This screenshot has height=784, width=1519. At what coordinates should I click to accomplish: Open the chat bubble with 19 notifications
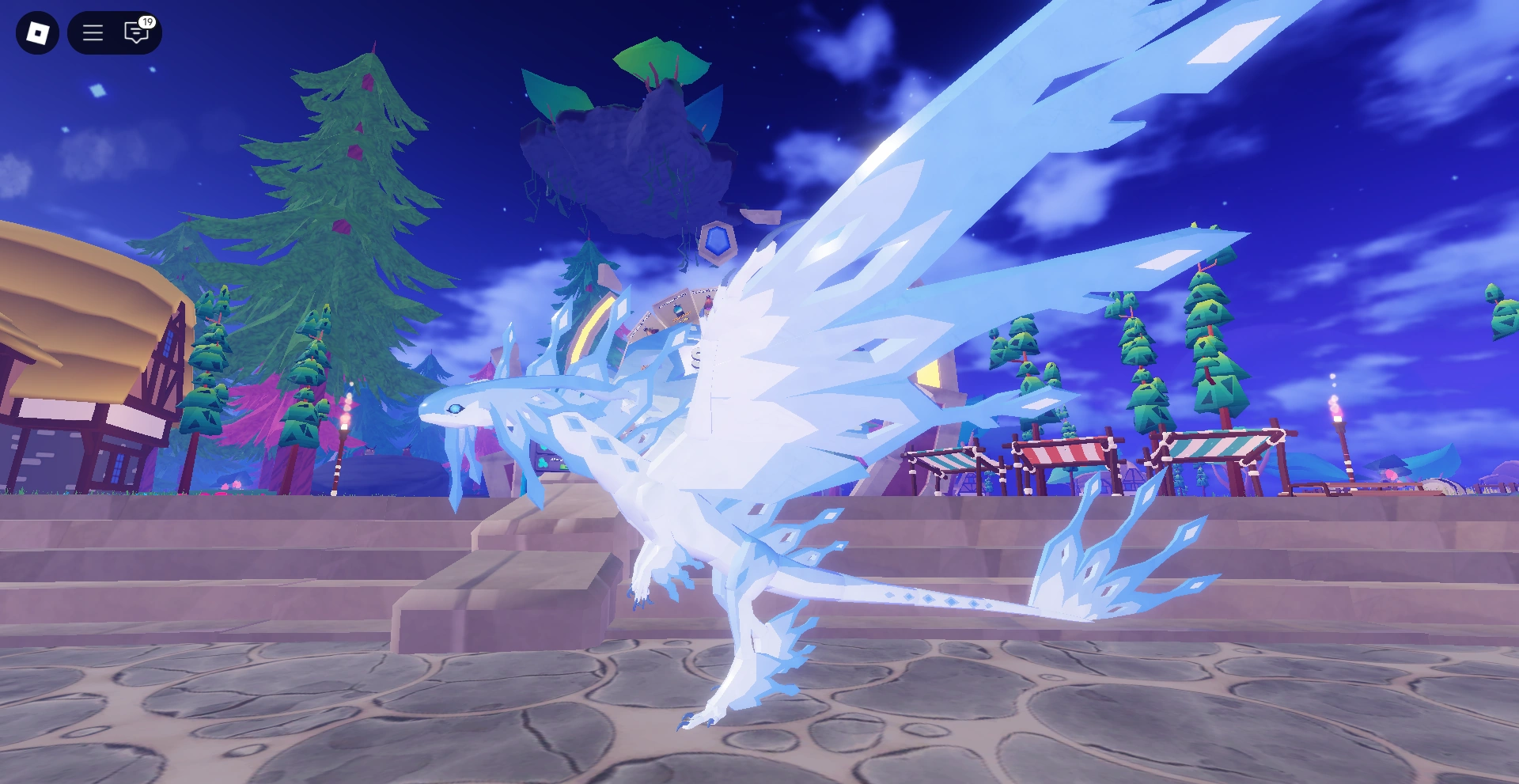click(x=136, y=35)
